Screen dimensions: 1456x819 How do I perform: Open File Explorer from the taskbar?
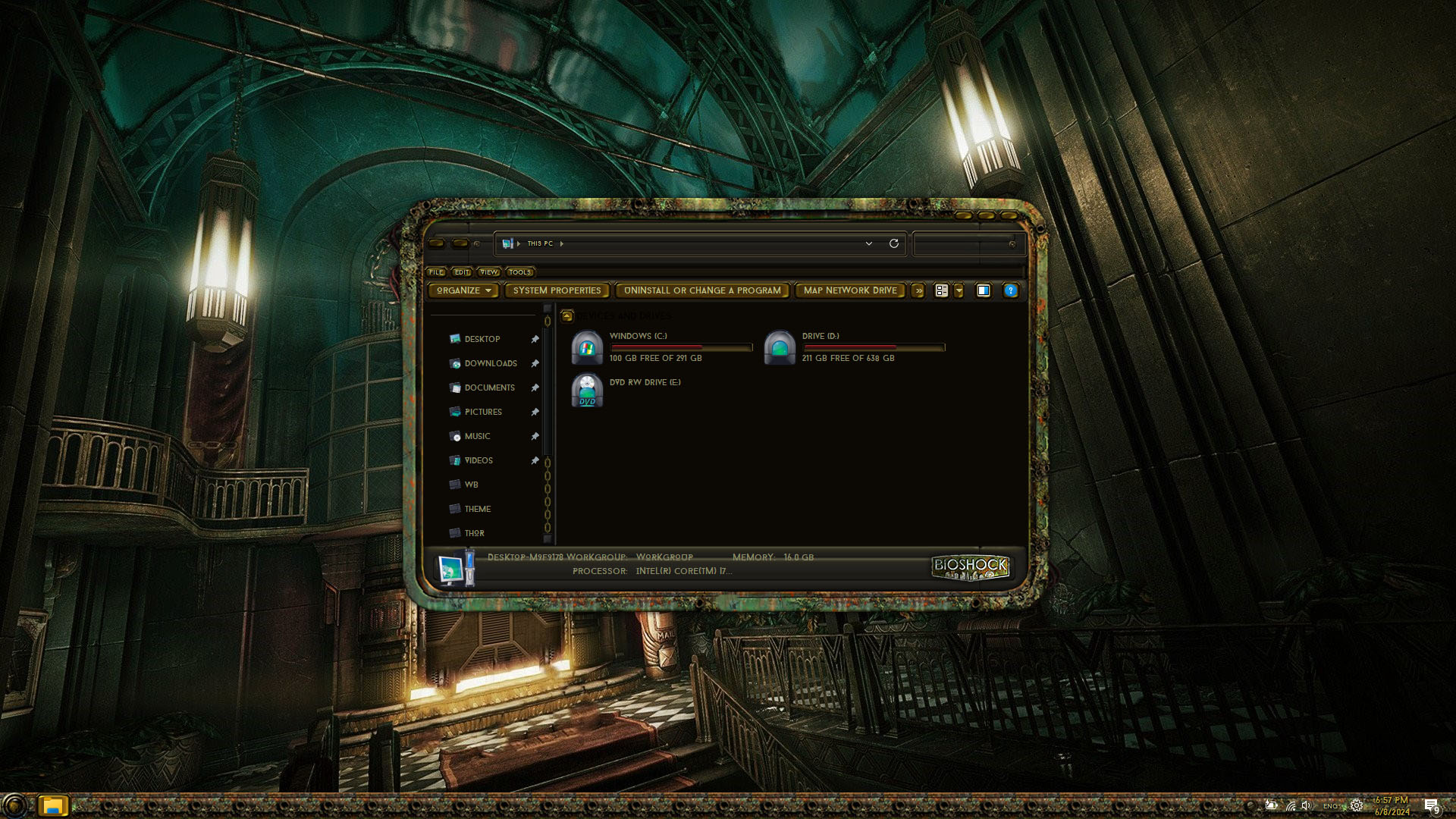click(x=52, y=805)
